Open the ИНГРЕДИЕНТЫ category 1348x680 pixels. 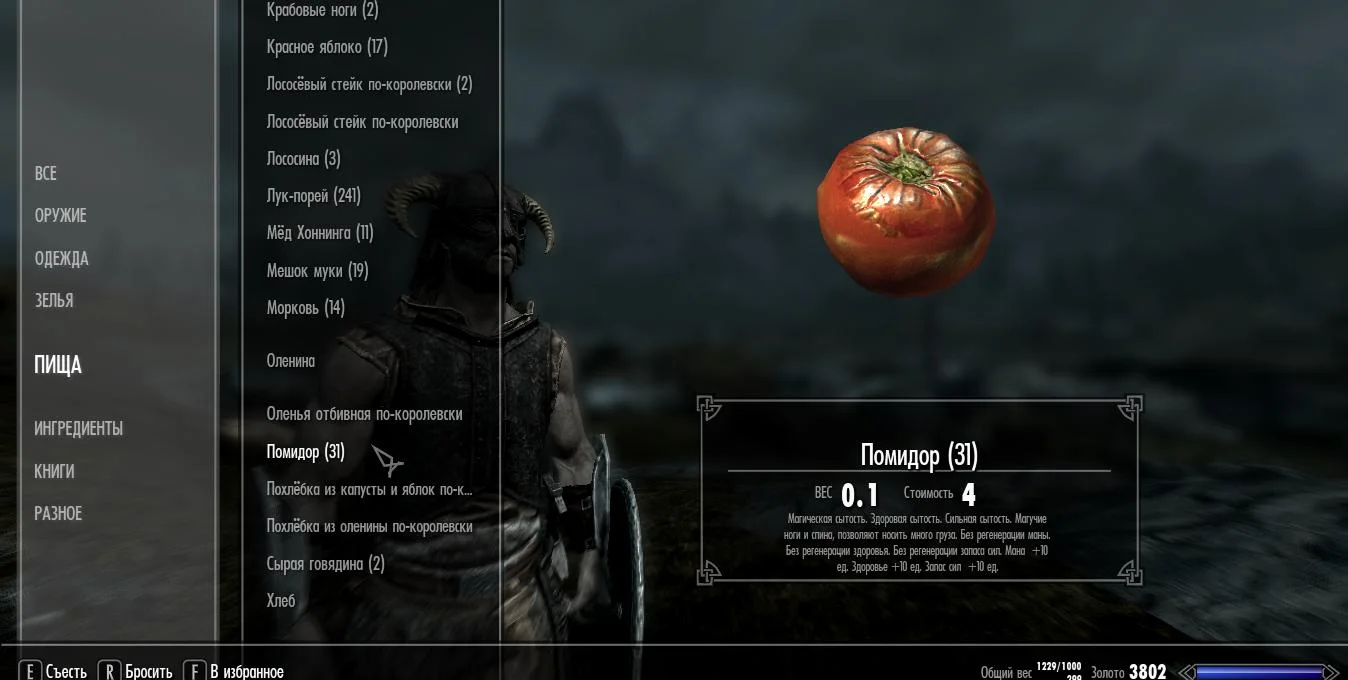coord(78,429)
